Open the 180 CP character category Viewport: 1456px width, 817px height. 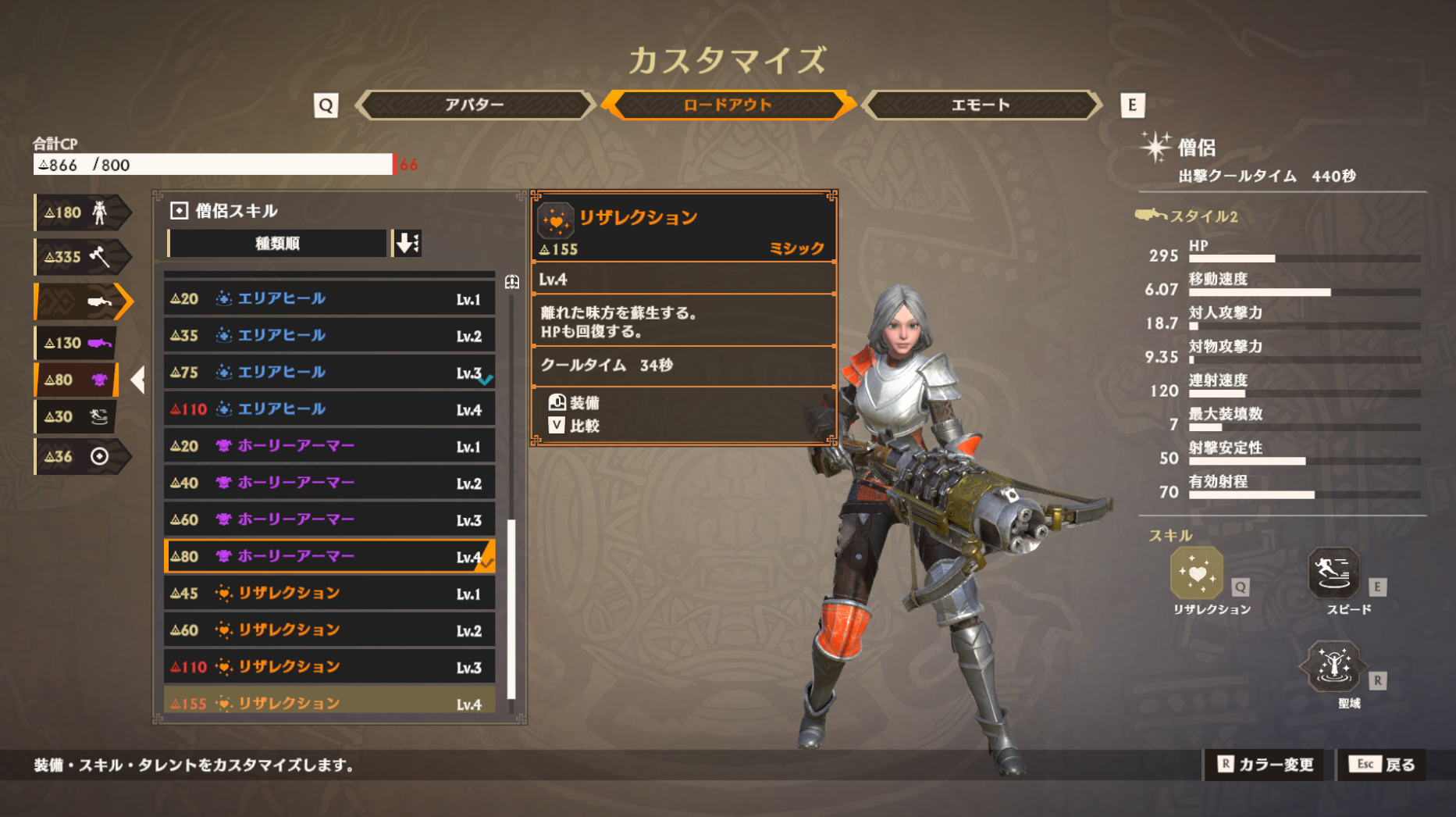80,212
